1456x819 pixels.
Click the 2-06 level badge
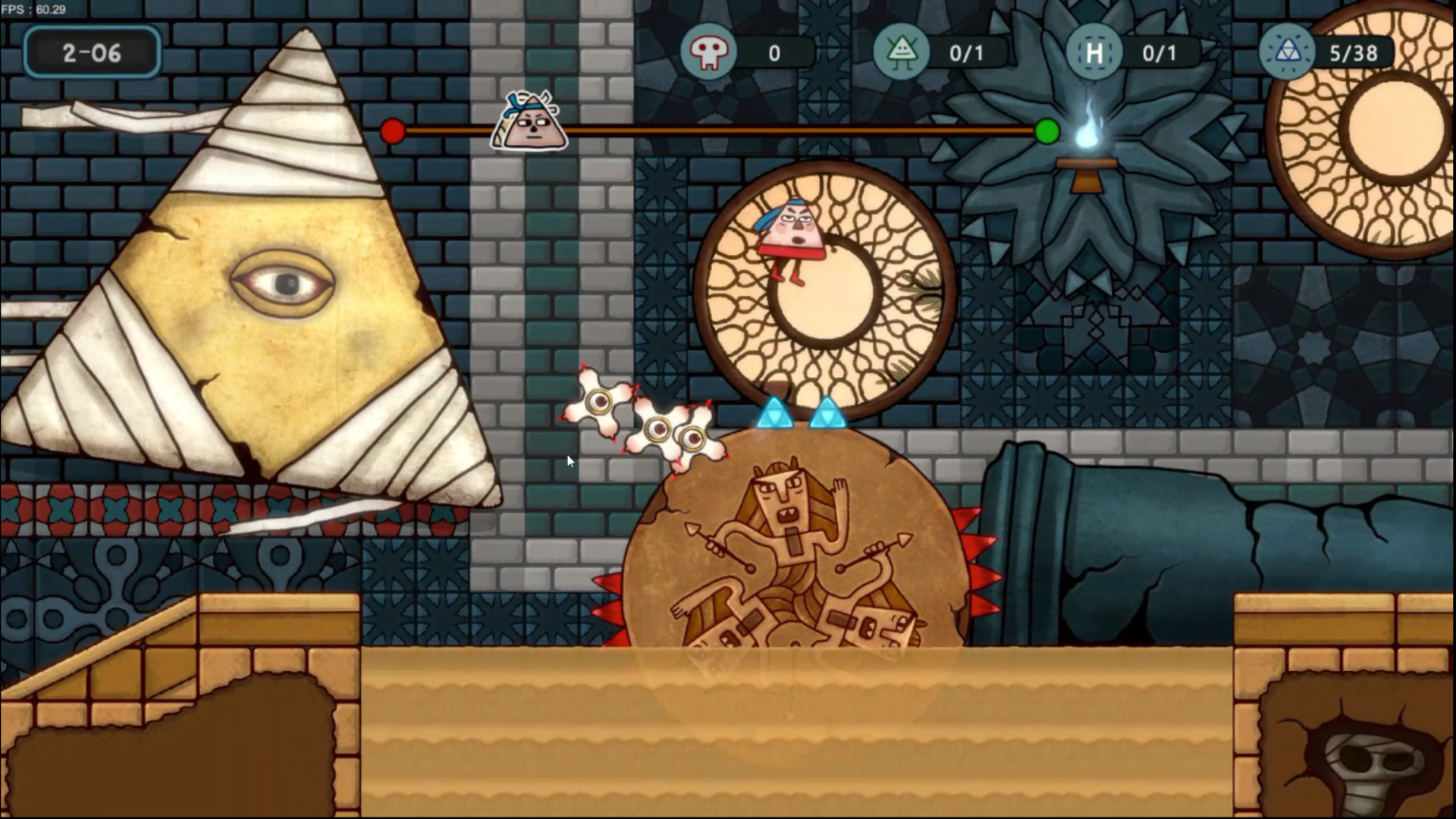tap(91, 52)
